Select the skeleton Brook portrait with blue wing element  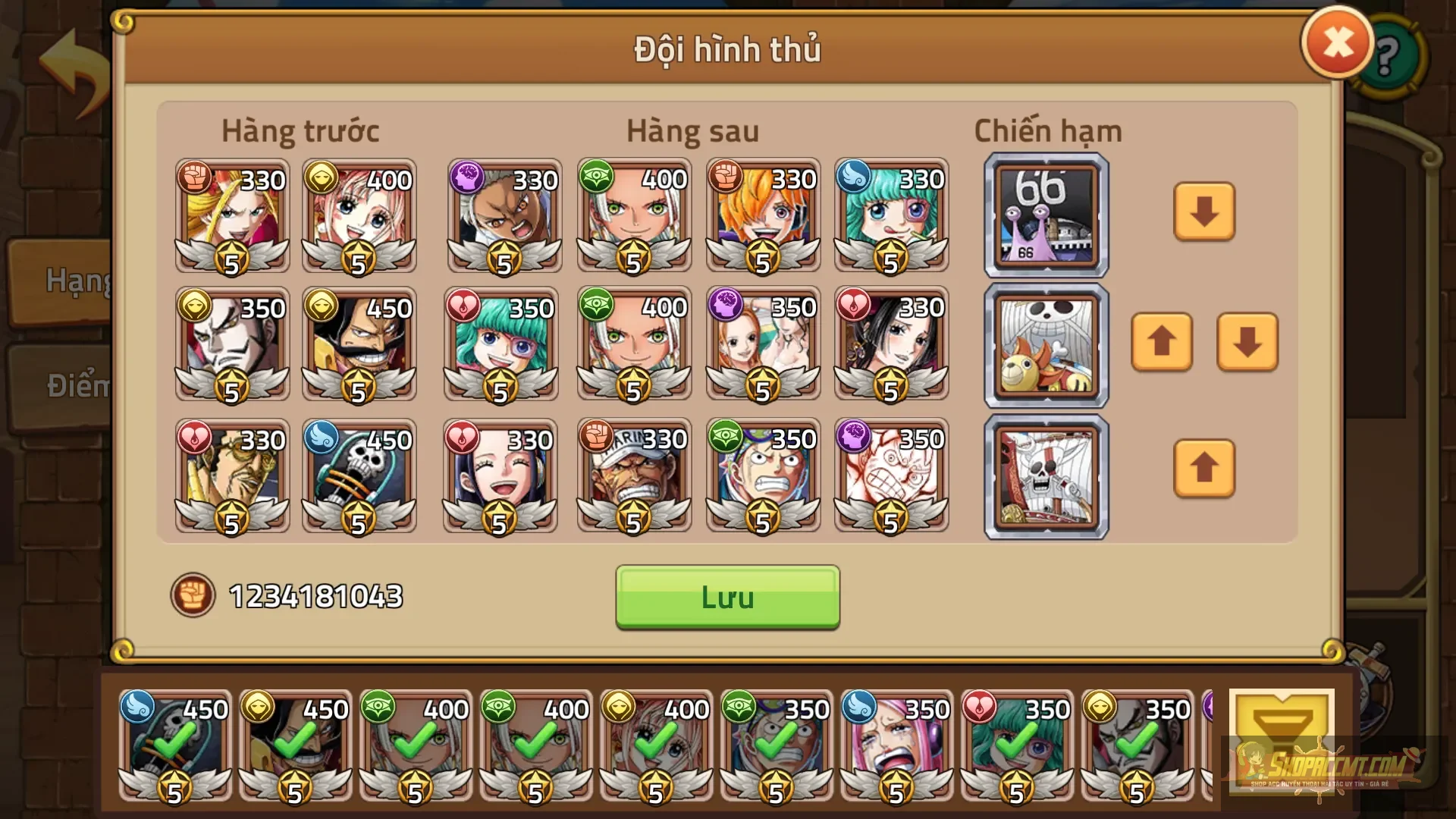pos(359,476)
